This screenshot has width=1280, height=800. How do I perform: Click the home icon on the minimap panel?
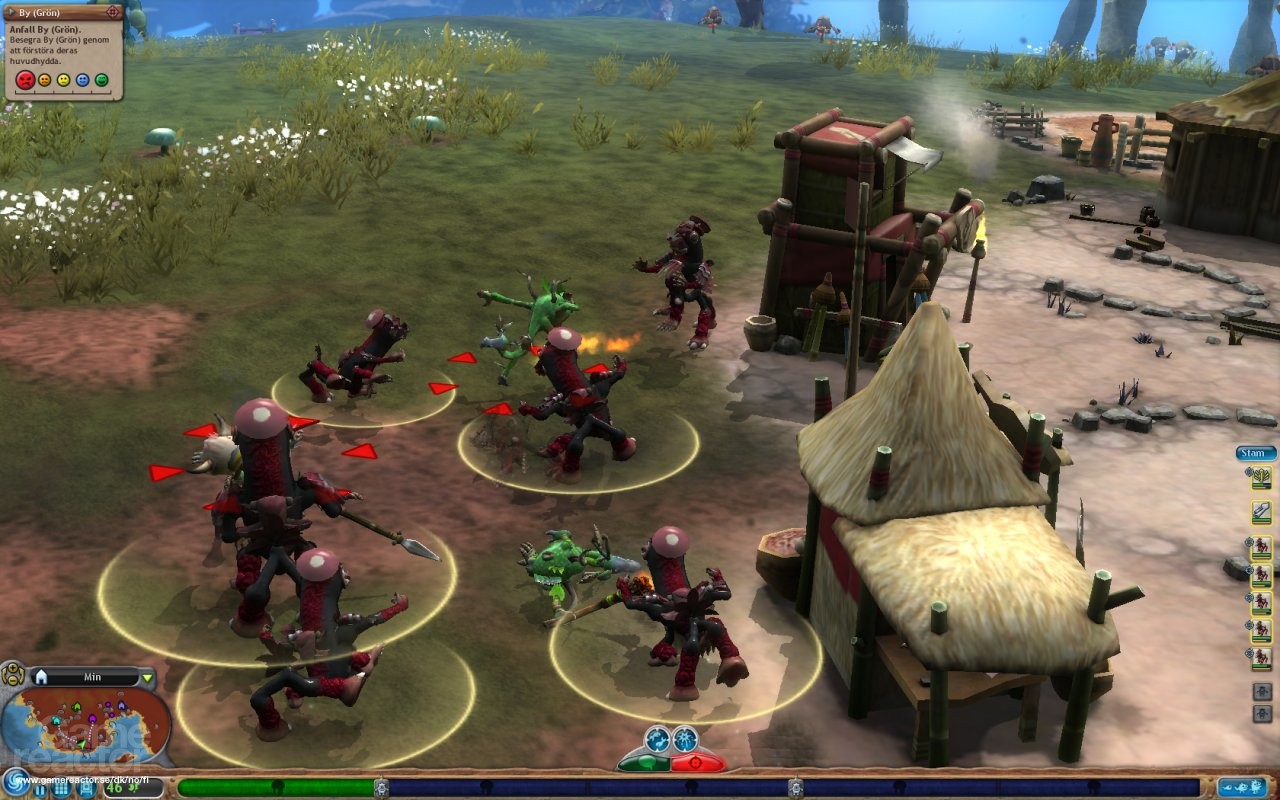click(x=41, y=677)
